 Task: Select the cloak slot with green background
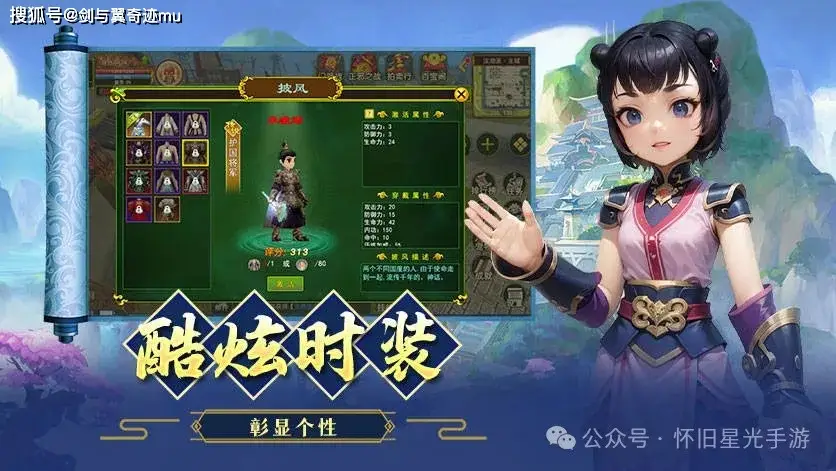139,125
